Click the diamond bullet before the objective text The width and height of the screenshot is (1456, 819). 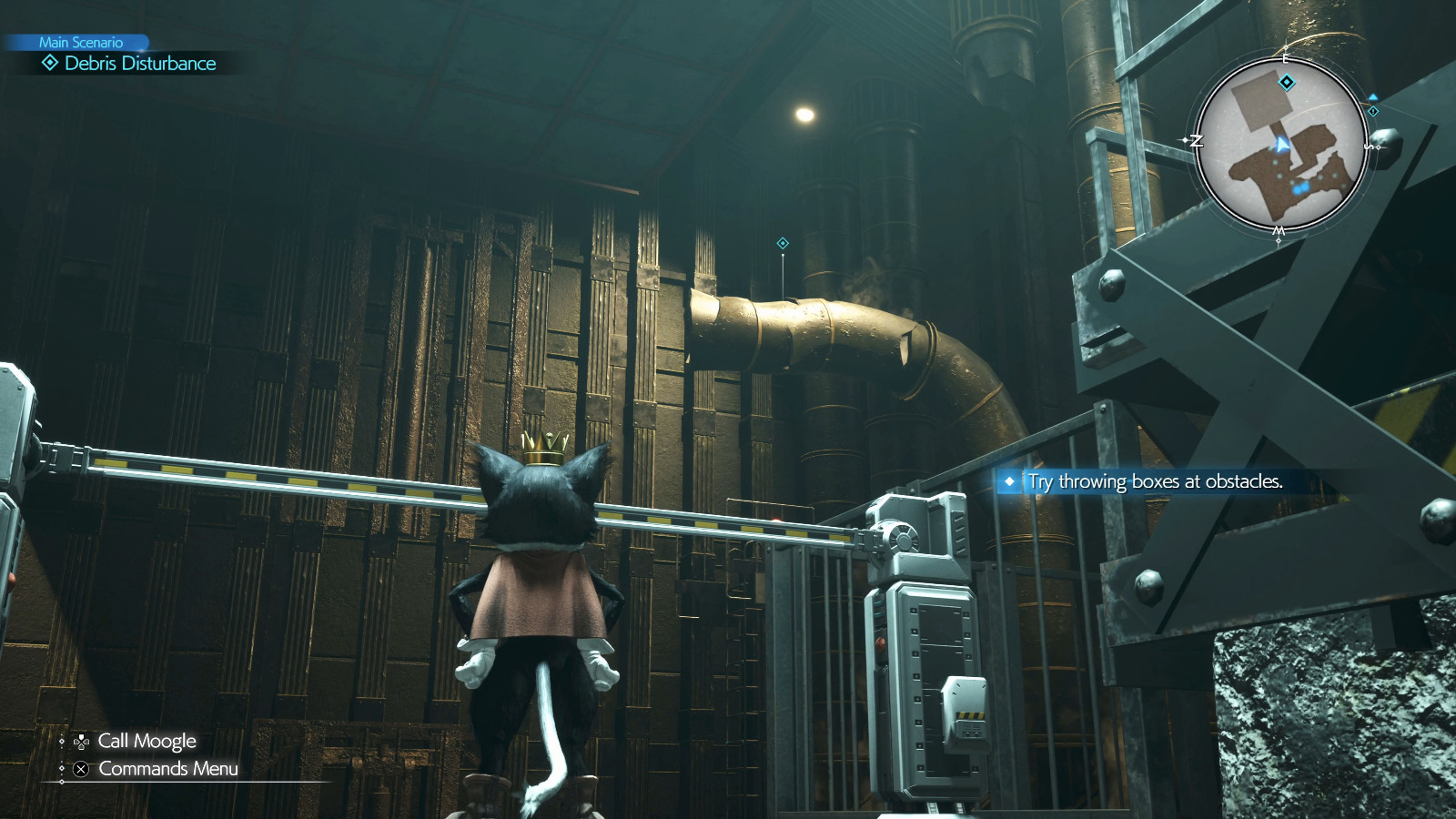[x=1010, y=483]
